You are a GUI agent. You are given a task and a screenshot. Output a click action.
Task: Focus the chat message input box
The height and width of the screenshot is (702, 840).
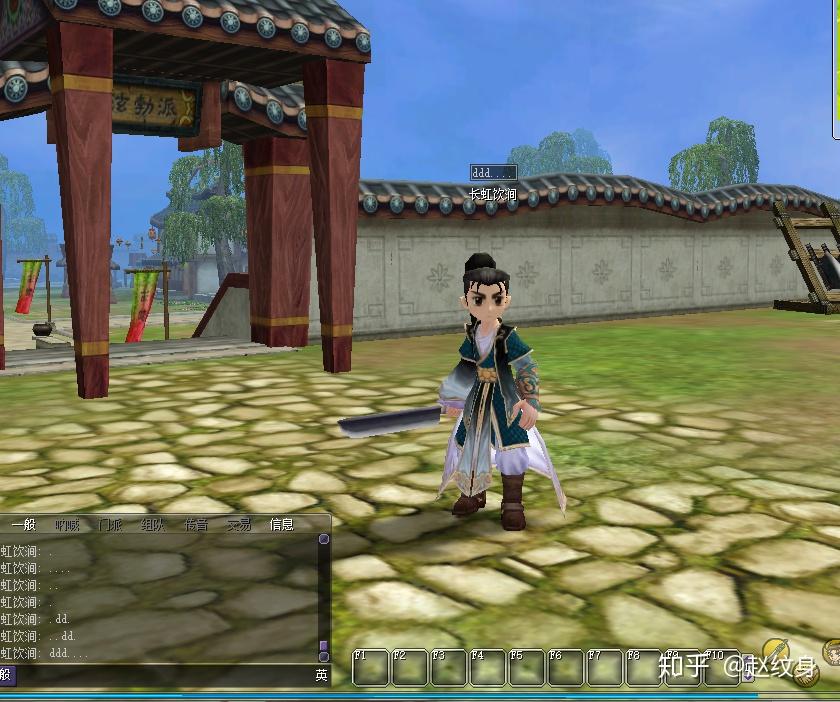160,676
